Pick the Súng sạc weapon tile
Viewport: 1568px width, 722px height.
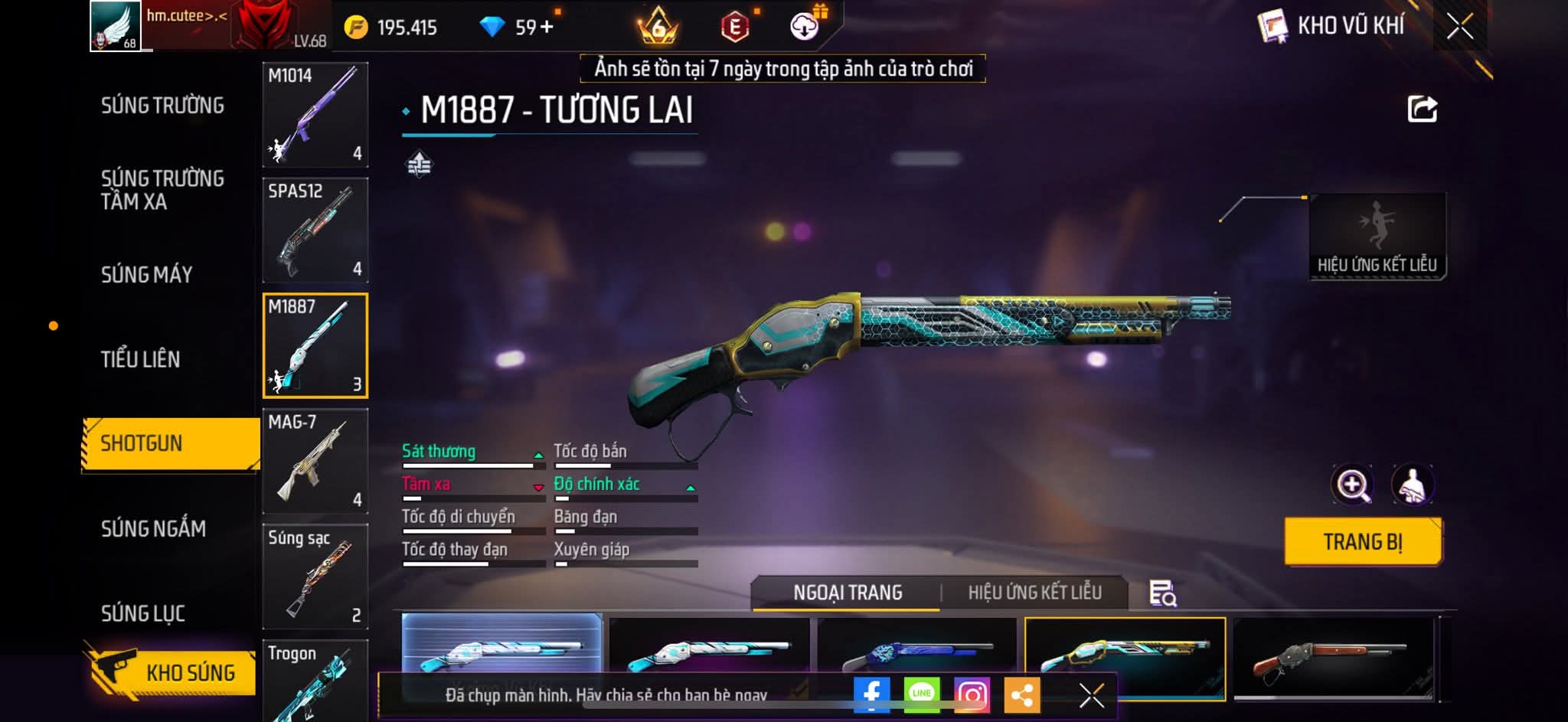coord(315,577)
